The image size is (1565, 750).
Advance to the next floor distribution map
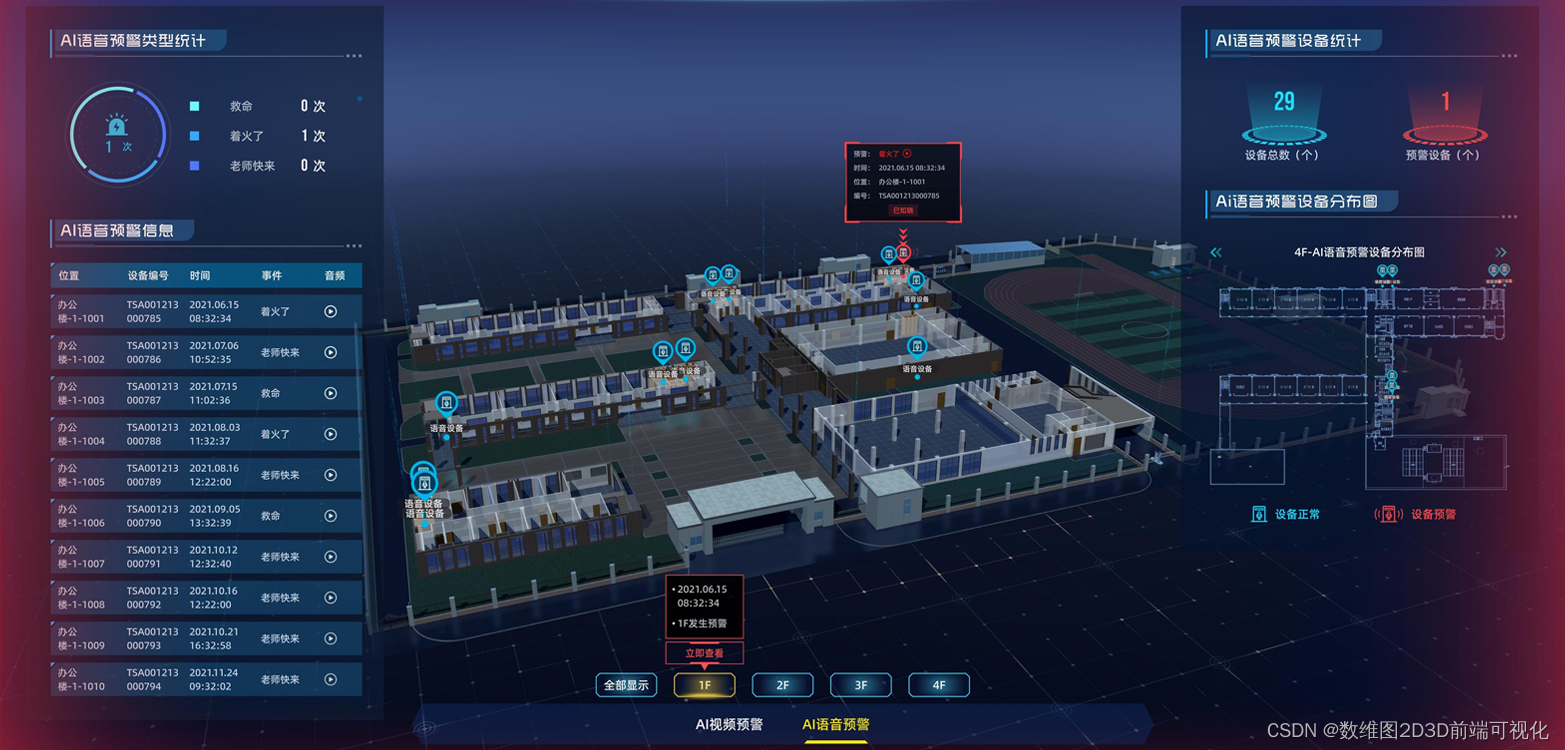(1500, 253)
